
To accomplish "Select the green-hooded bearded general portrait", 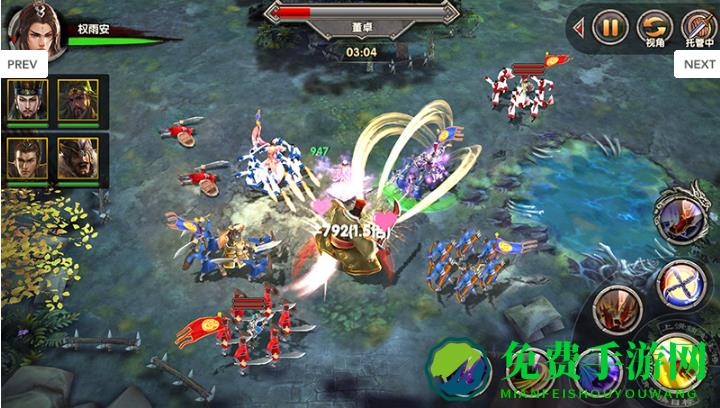I will 77,100.
